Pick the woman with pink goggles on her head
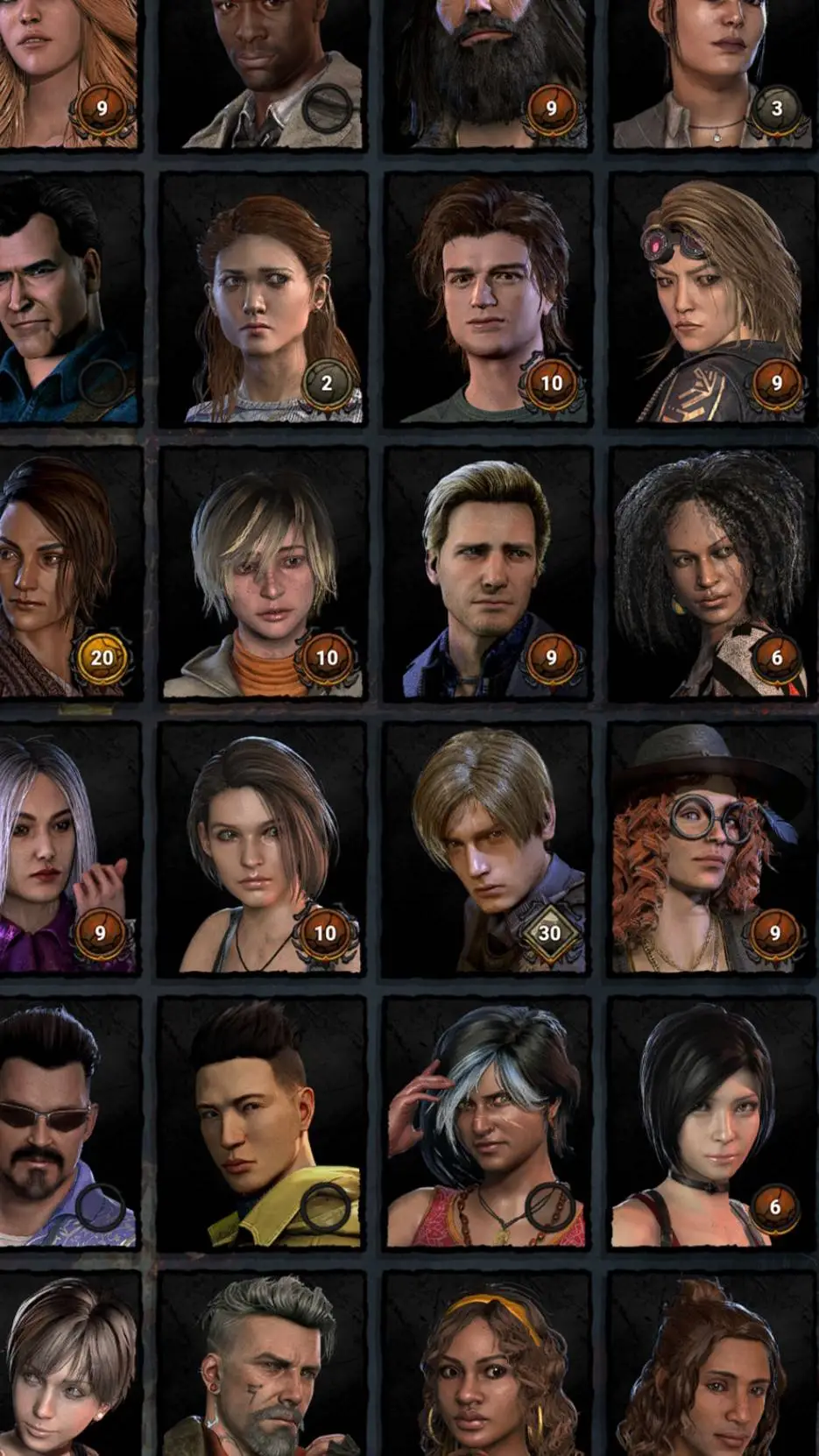819x1456 pixels. click(712, 299)
